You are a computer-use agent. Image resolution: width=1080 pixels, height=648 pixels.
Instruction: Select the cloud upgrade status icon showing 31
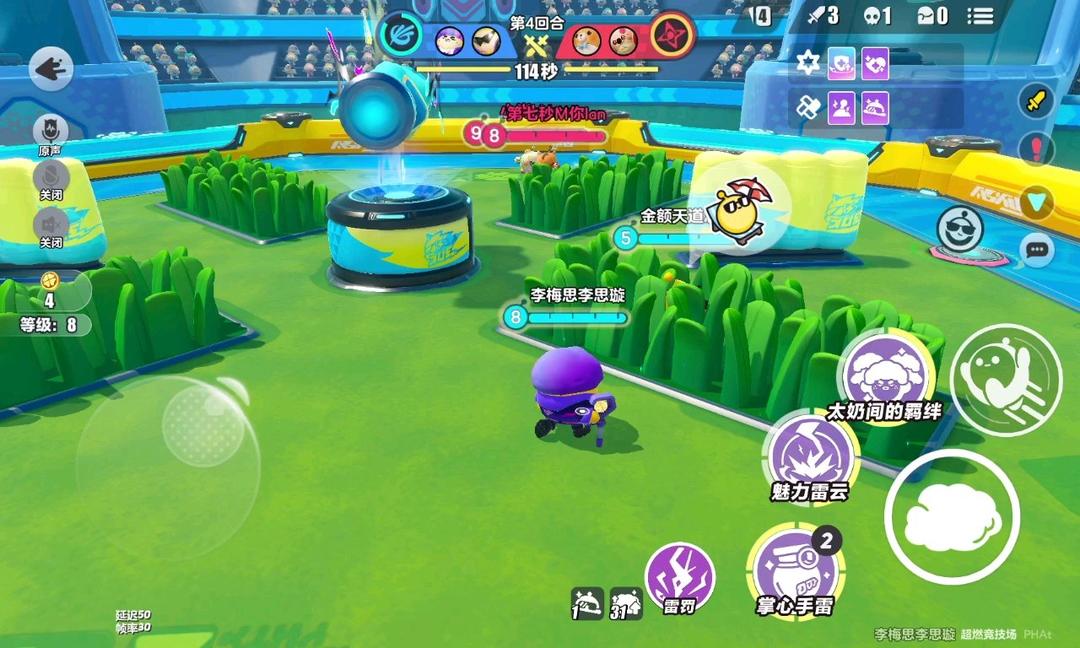(x=626, y=603)
